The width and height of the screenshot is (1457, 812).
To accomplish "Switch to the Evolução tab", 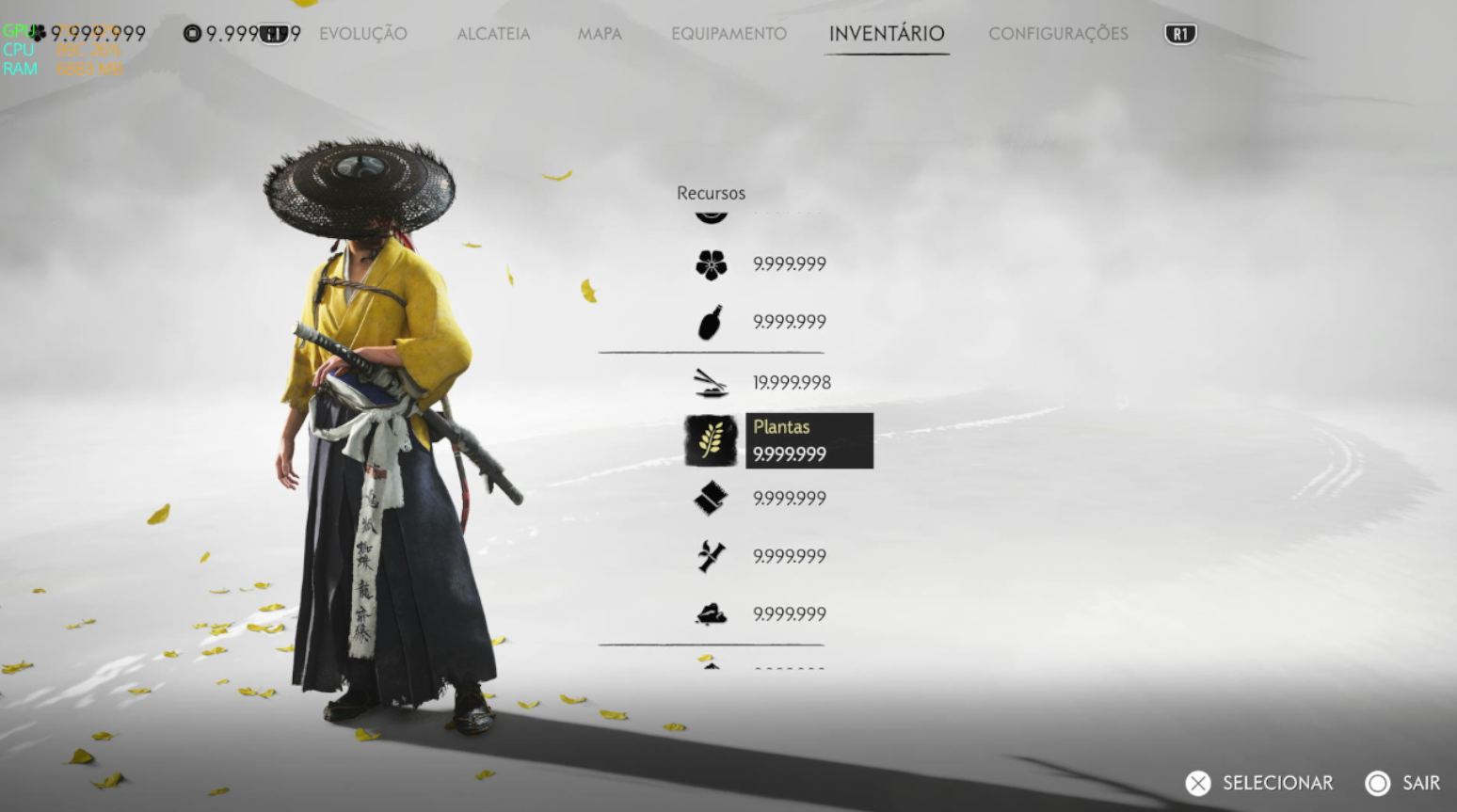I will 362,34.
